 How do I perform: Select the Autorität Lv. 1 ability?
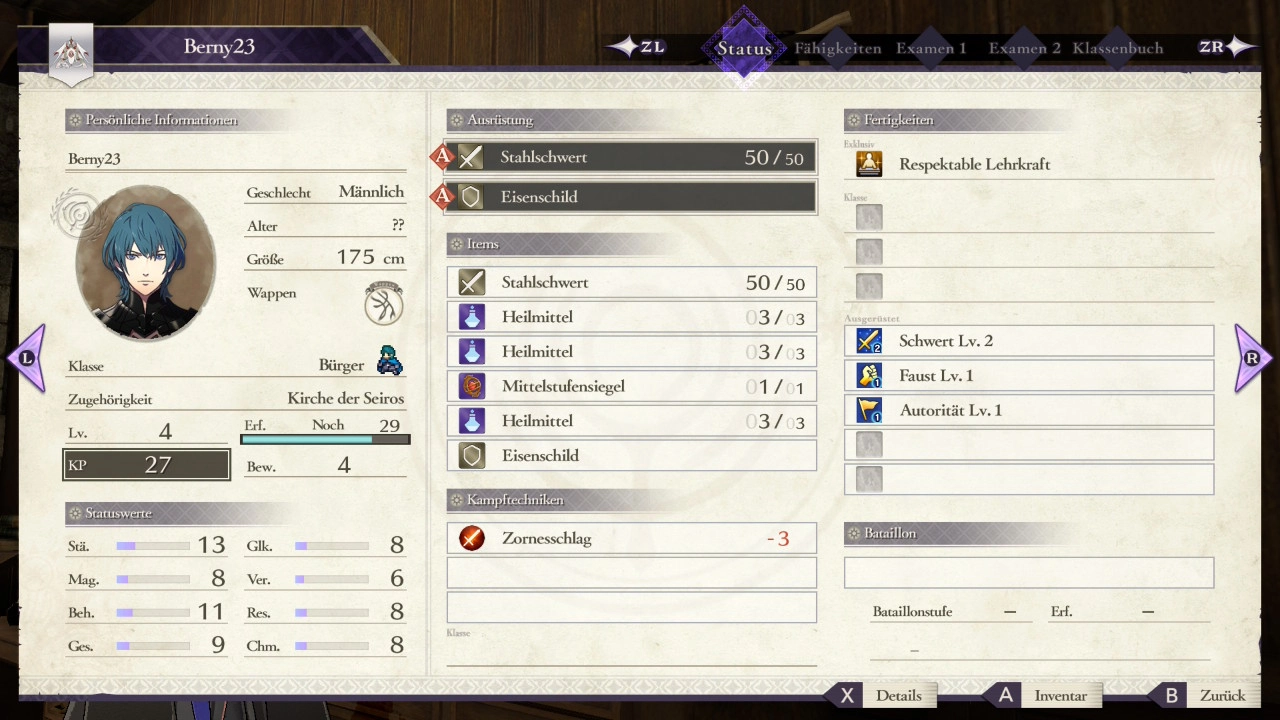click(x=1029, y=410)
